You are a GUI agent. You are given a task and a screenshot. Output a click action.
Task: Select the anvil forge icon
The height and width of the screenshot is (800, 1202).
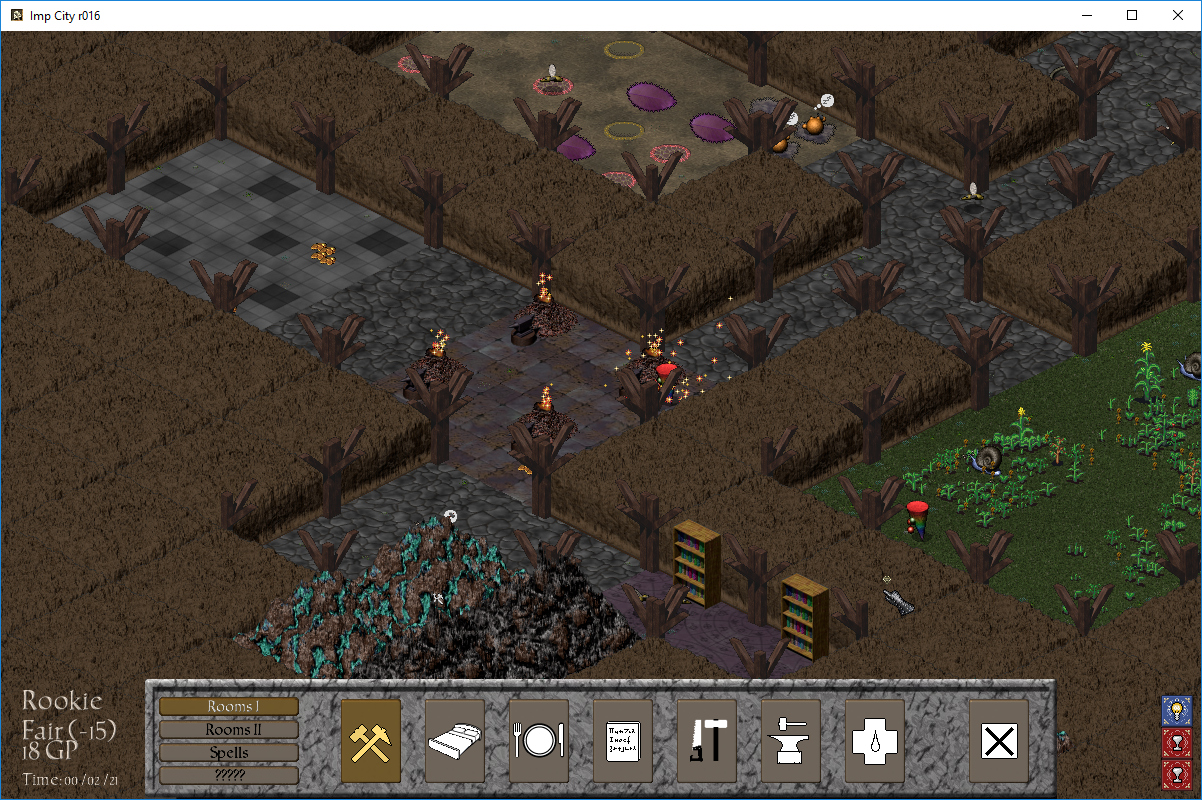(x=791, y=741)
